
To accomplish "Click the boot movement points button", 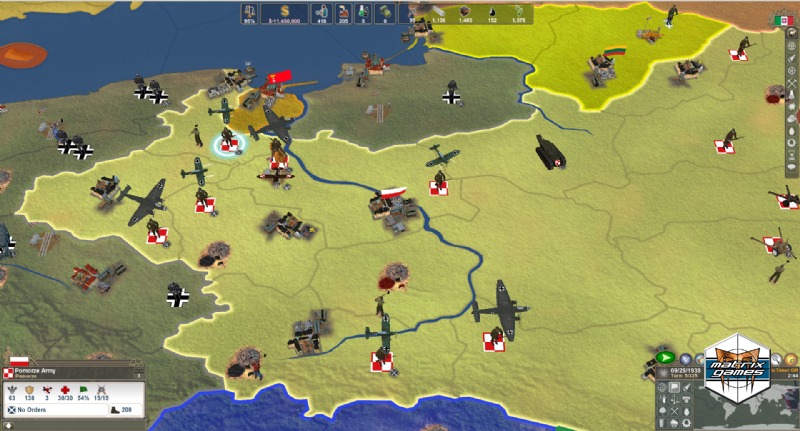I will point(118,410).
